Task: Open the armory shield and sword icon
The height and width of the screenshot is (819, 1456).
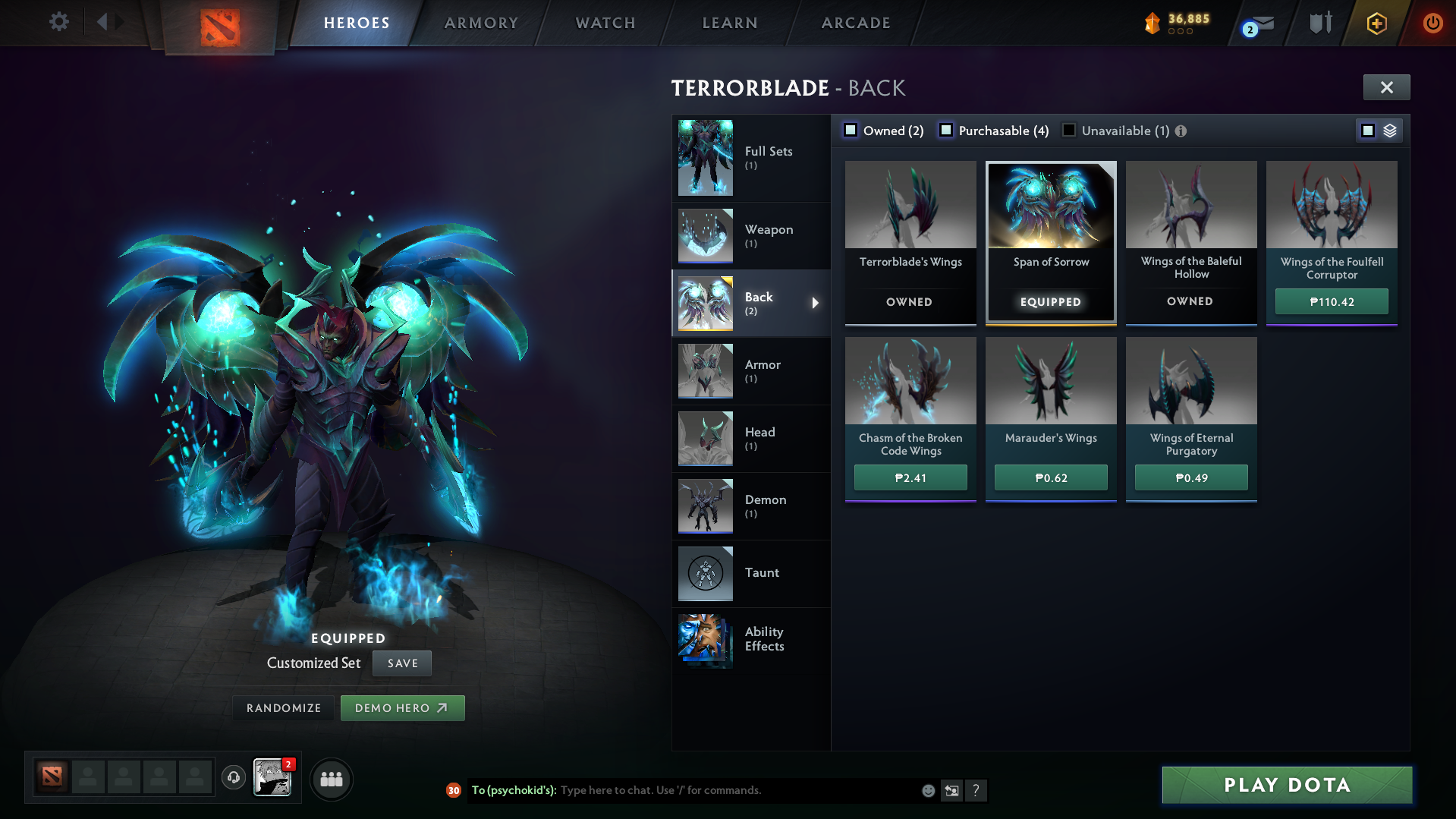Action: click(x=1319, y=23)
